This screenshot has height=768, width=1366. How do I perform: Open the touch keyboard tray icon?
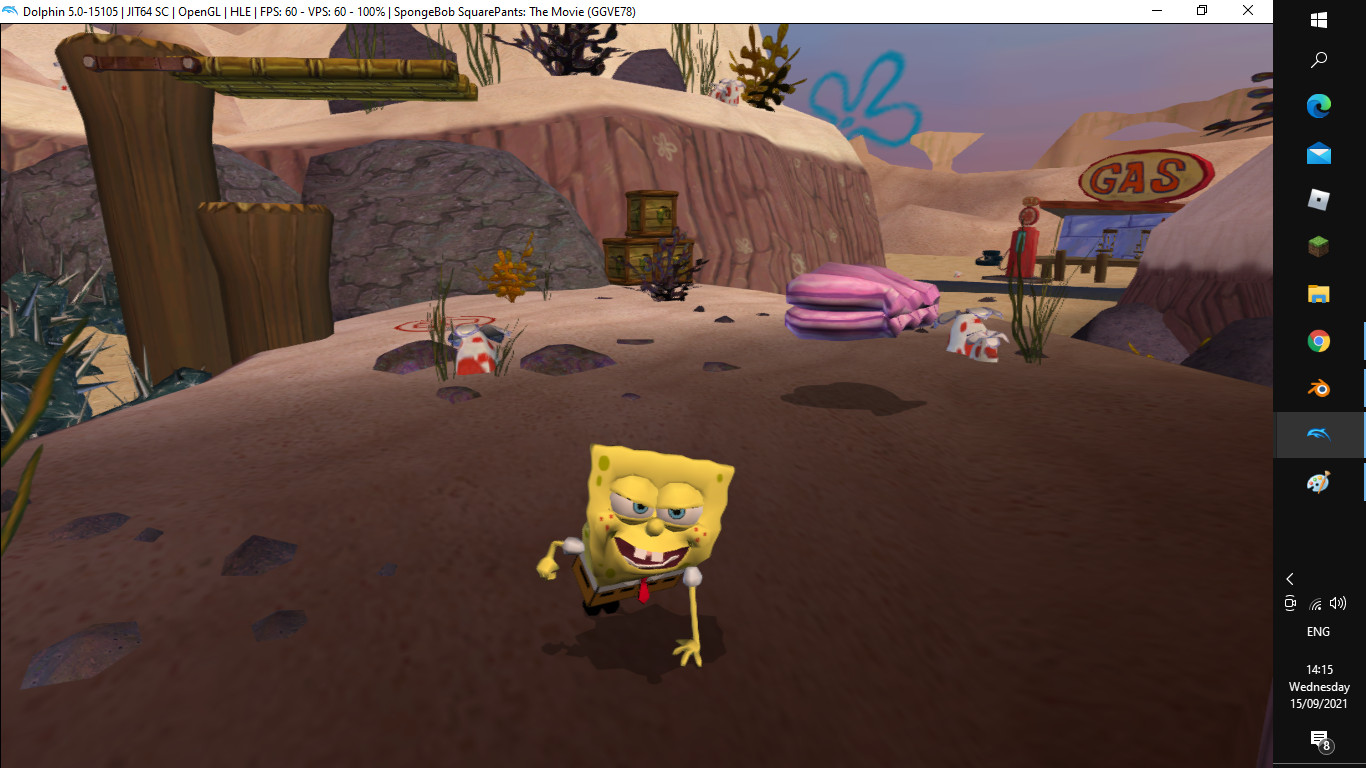1290,603
